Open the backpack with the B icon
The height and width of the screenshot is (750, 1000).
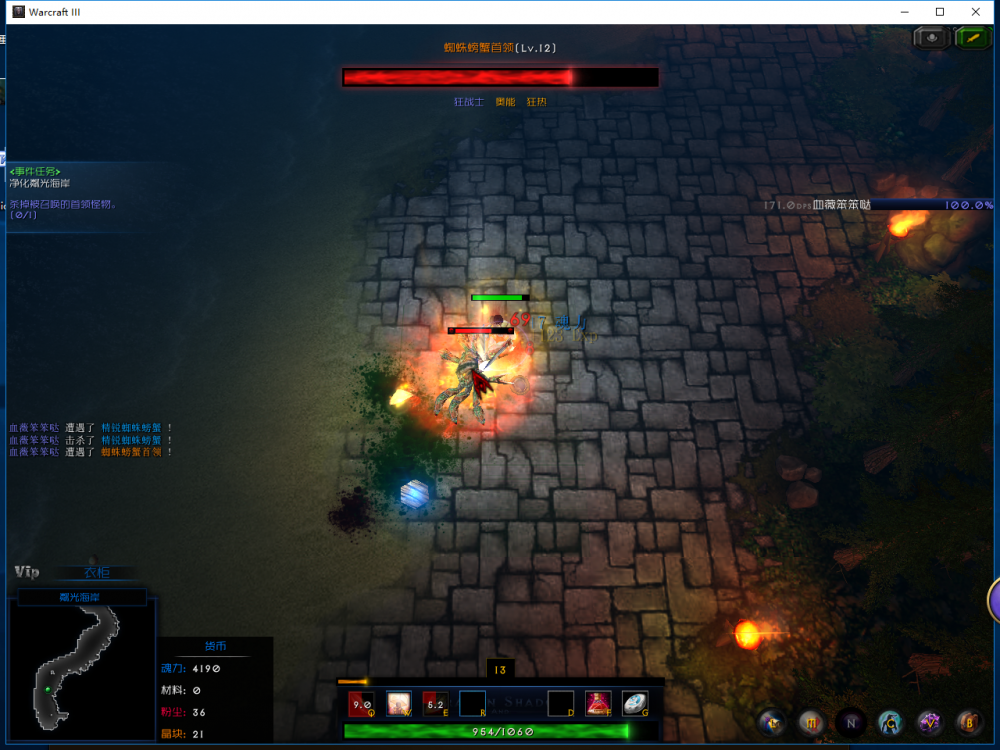[x=968, y=721]
